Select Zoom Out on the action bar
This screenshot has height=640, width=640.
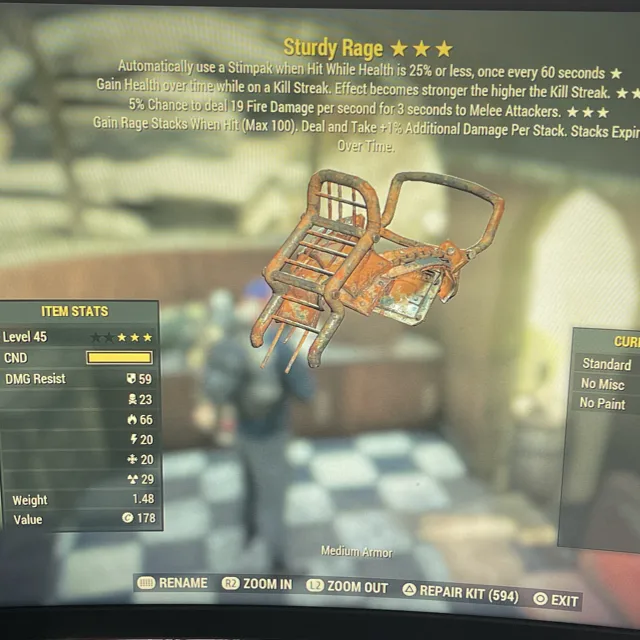[x=347, y=587]
